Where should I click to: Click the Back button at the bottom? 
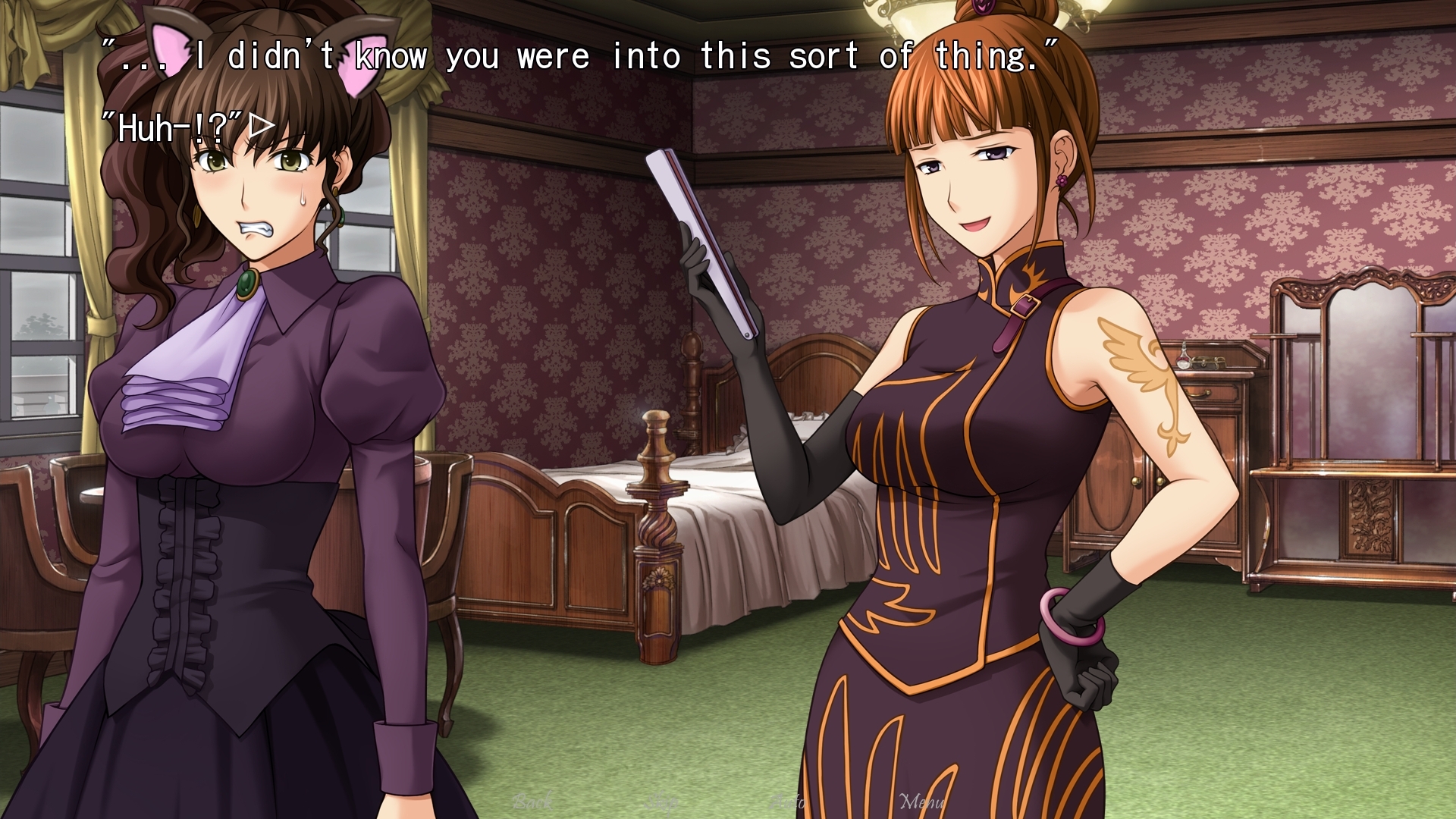[535, 802]
